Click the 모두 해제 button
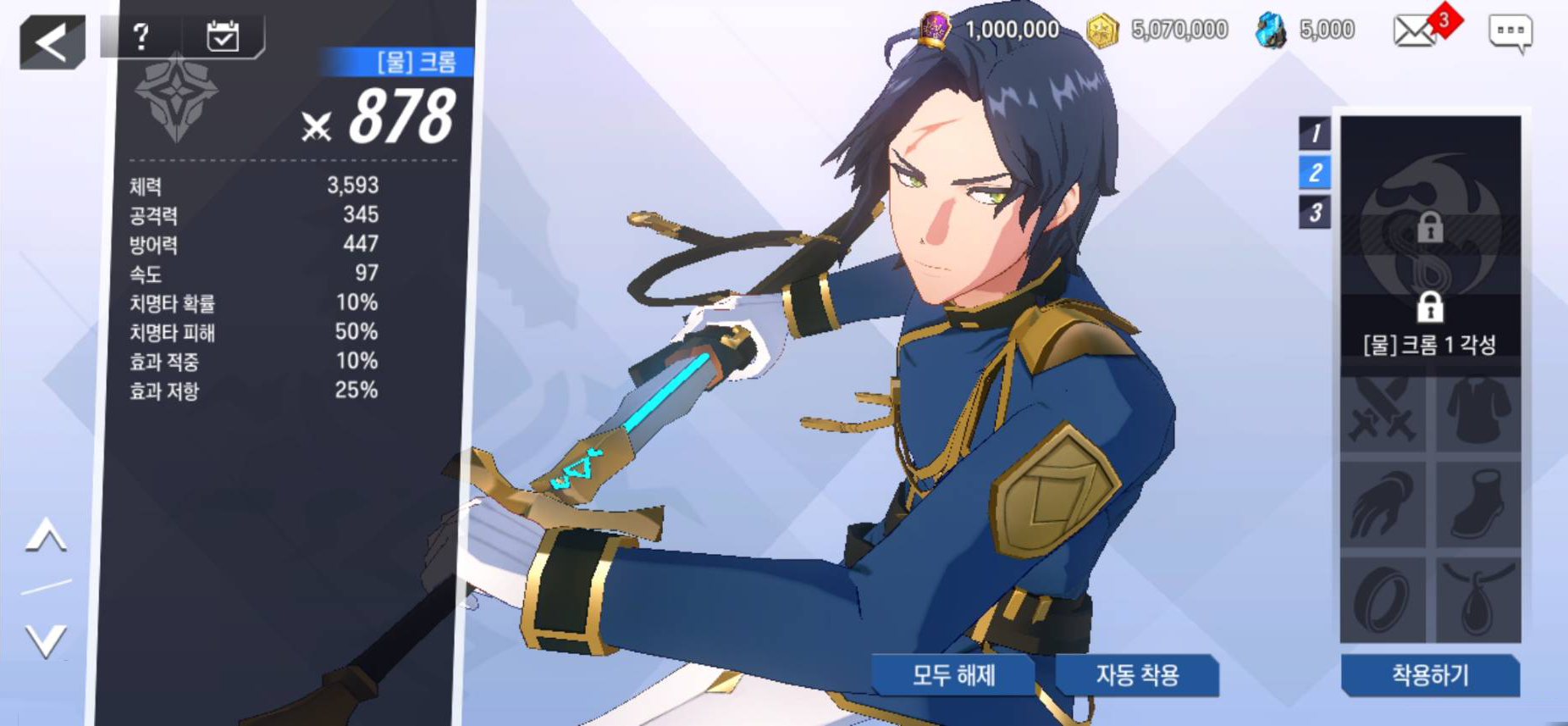Viewport: 1568px width, 726px height. pyautogui.click(x=953, y=675)
